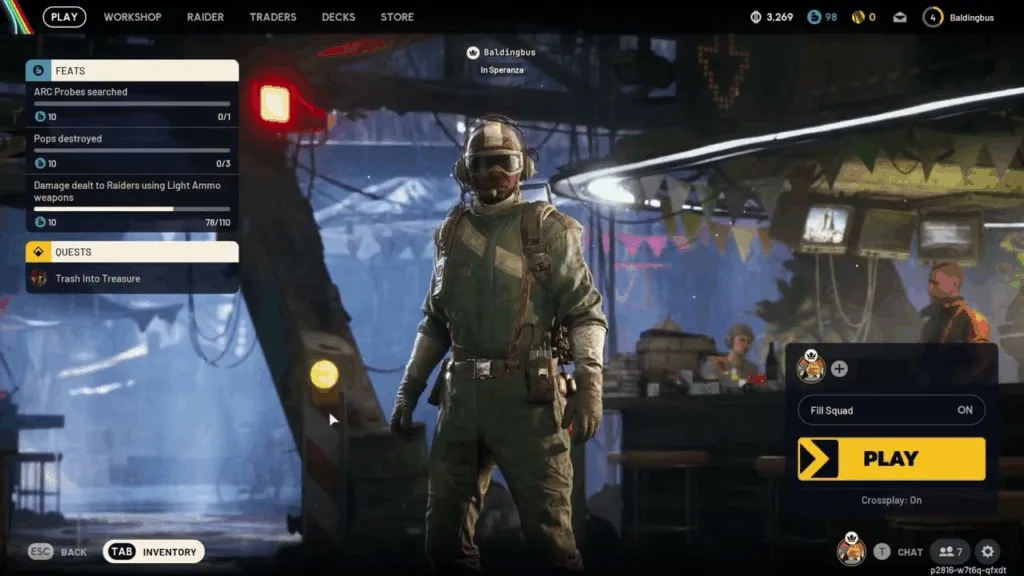Open the Inventory button
Viewport: 1024px width, 576px height.
154,551
